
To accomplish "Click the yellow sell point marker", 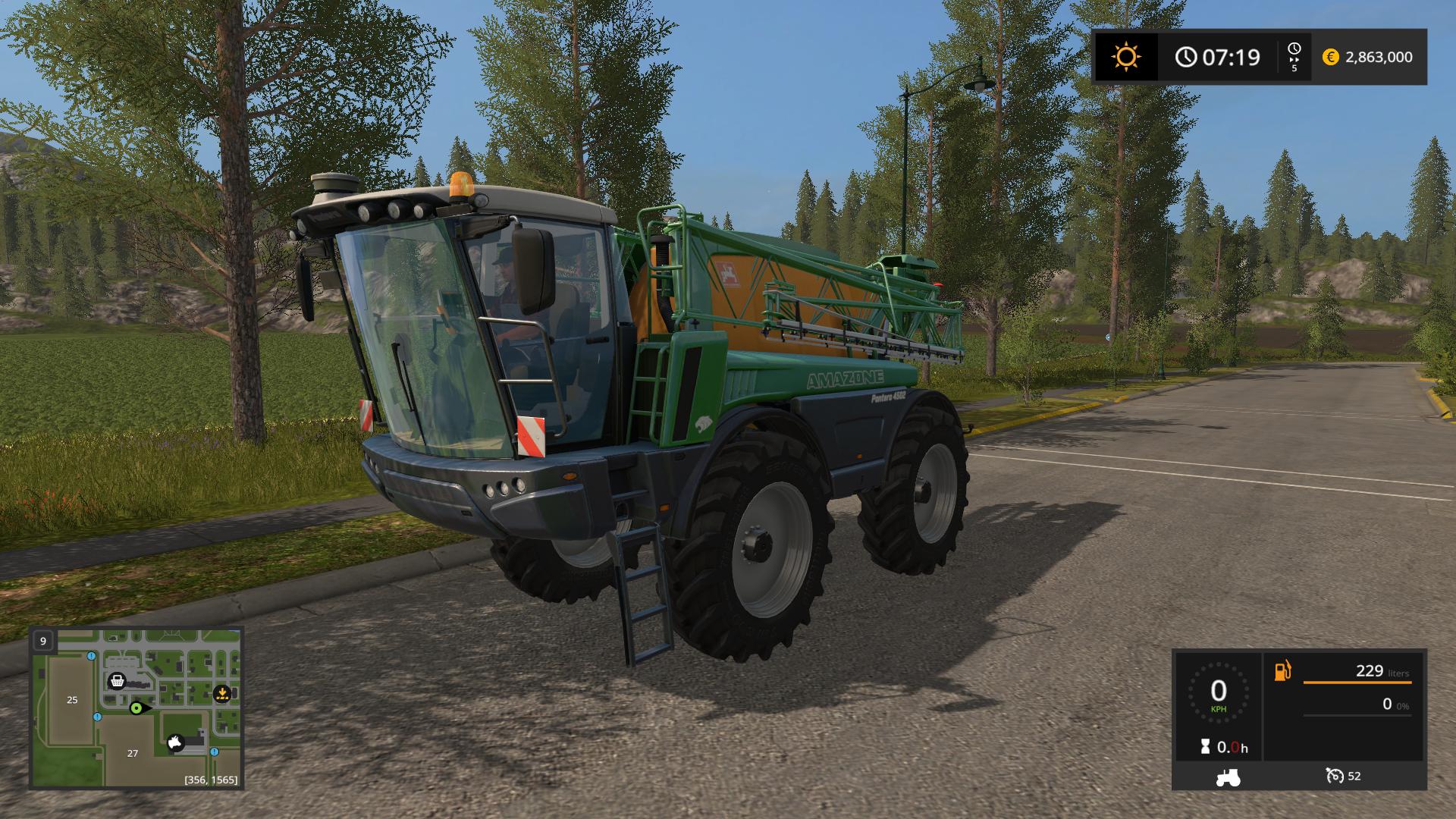I will pyautogui.click(x=221, y=692).
